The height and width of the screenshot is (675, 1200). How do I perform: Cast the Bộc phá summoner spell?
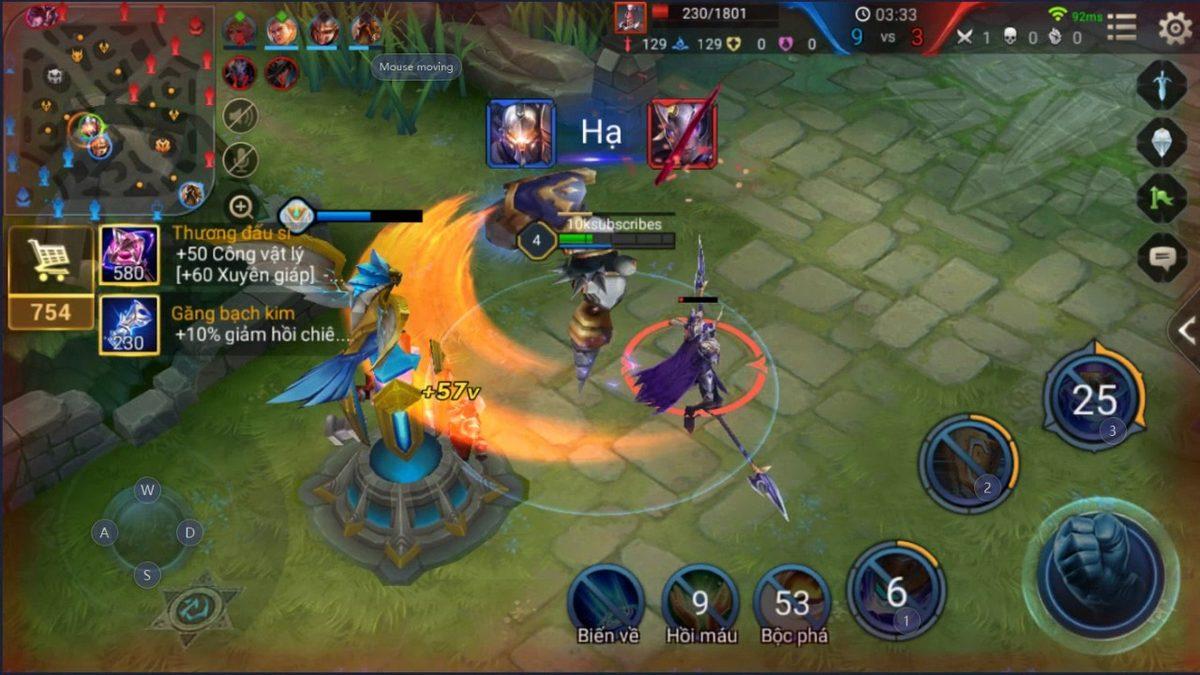(792, 600)
